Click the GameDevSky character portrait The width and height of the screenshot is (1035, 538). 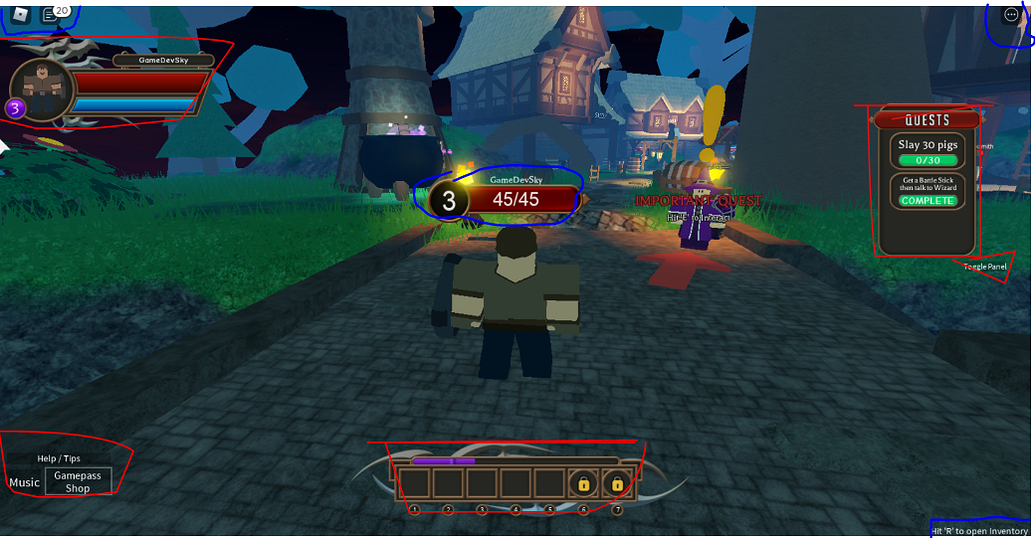(41, 90)
